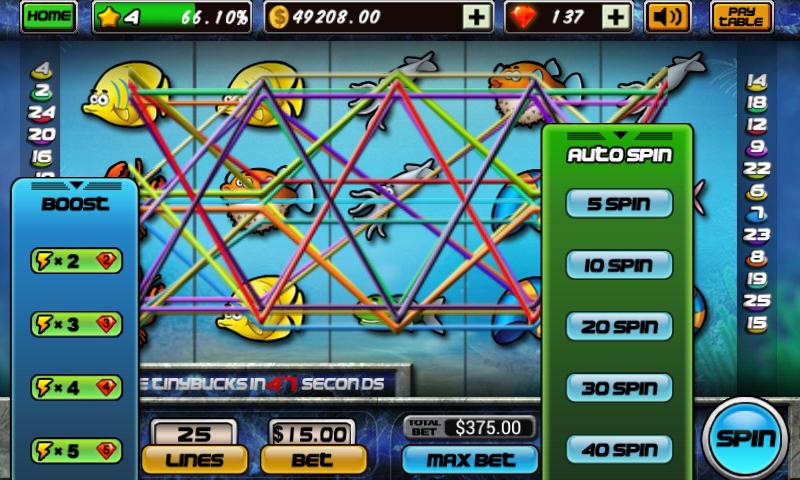The image size is (800, 480).
Task: Go back to the Home screen
Action: pos(47,16)
